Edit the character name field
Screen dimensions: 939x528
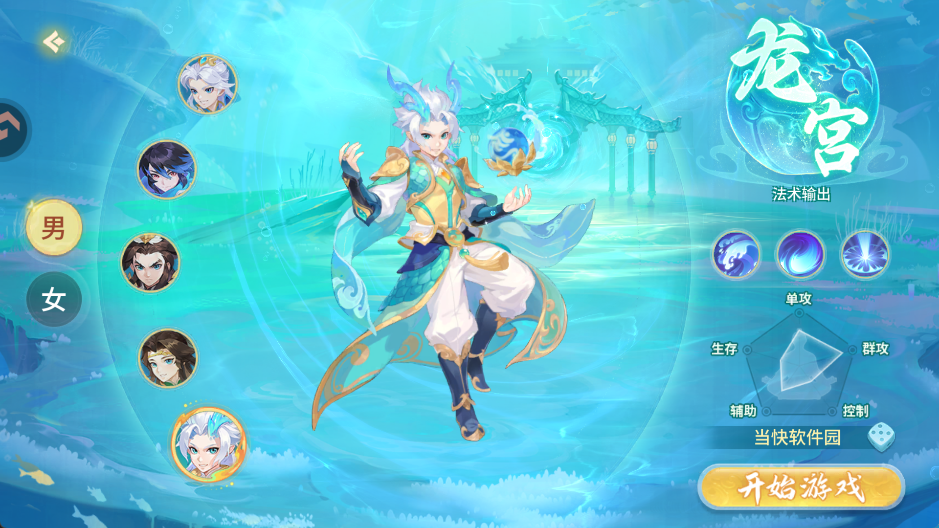[x=796, y=437]
